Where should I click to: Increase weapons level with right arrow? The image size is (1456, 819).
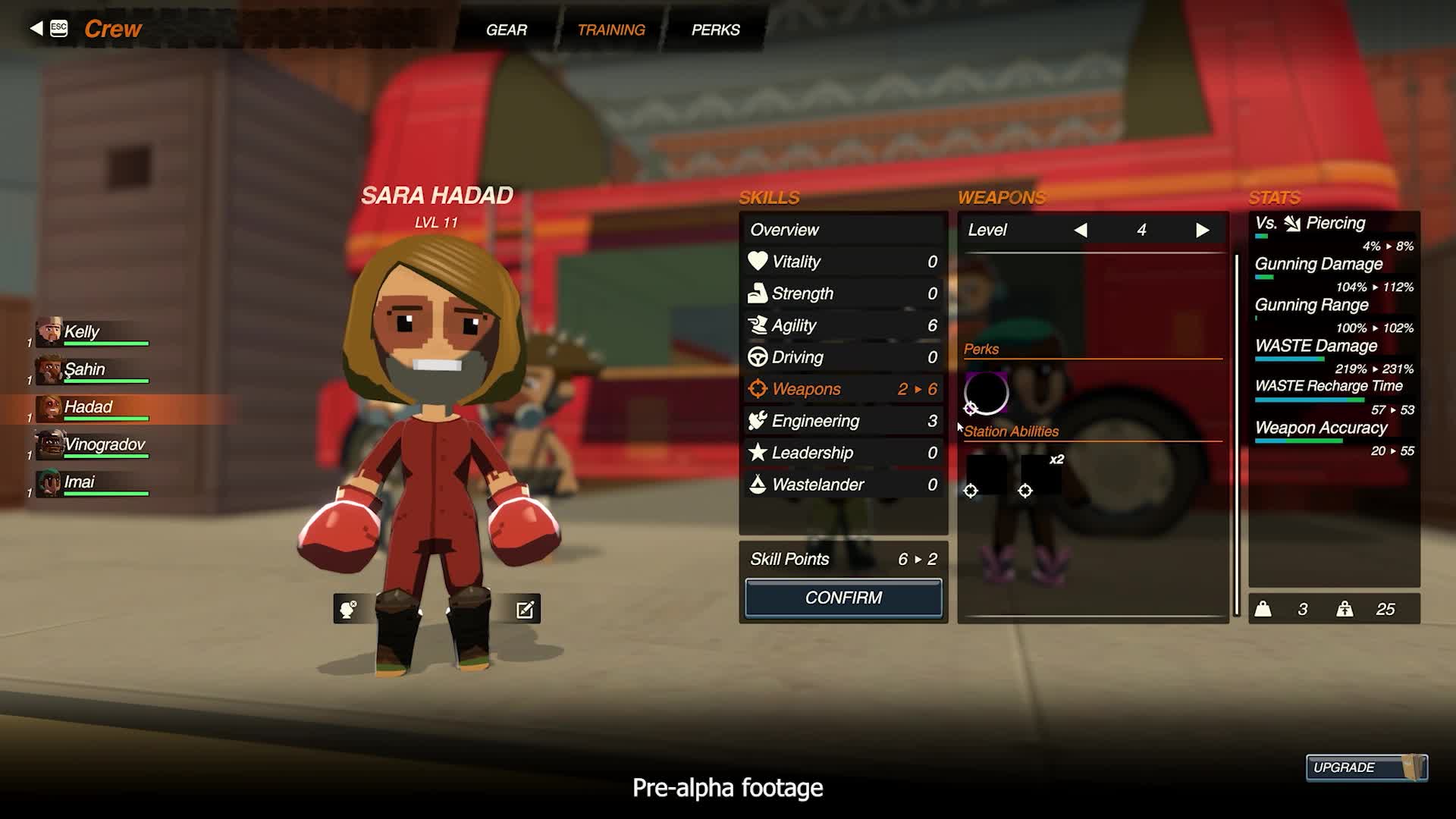click(x=1202, y=230)
